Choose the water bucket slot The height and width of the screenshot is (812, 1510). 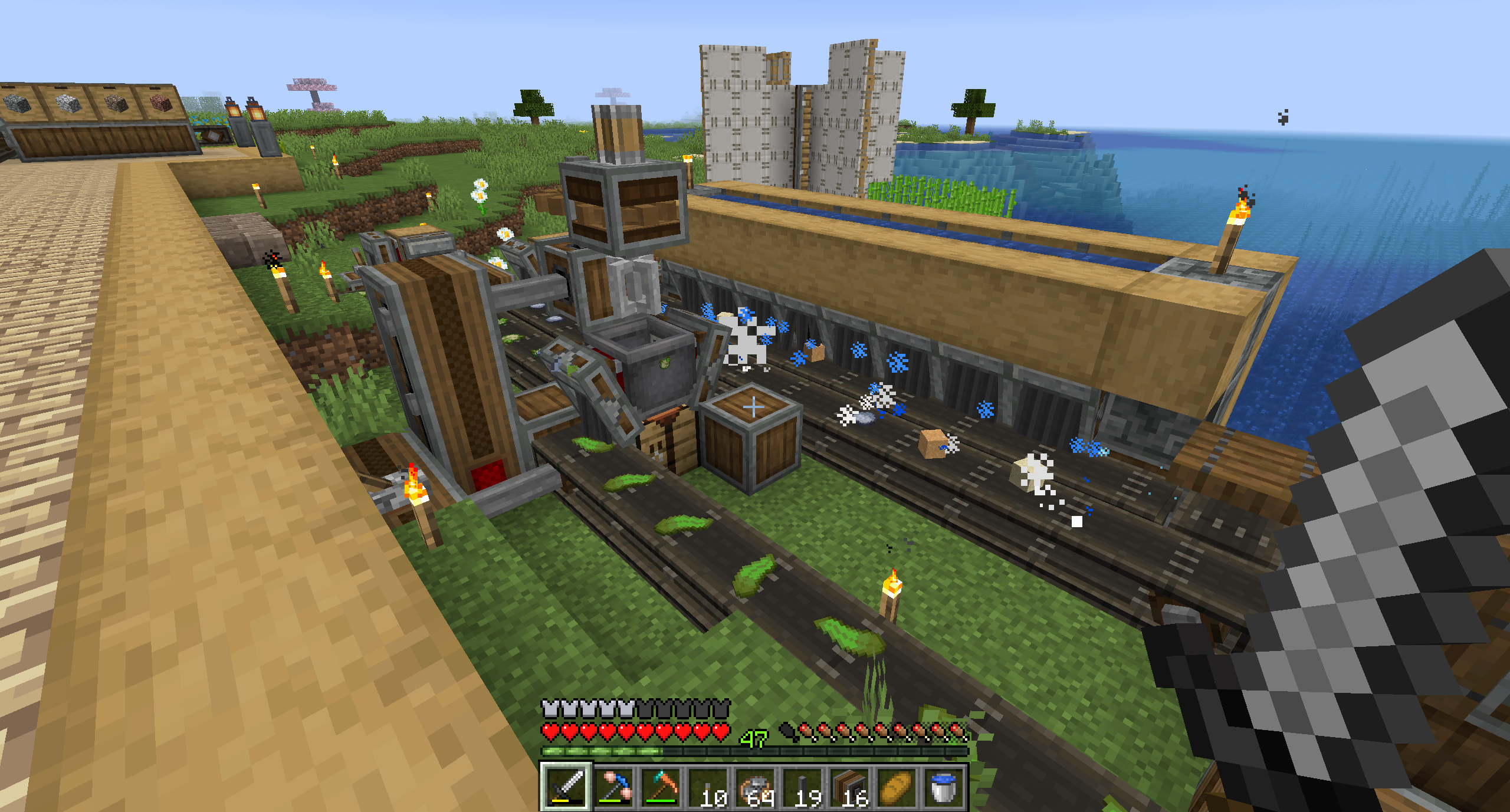pyautogui.click(x=943, y=787)
